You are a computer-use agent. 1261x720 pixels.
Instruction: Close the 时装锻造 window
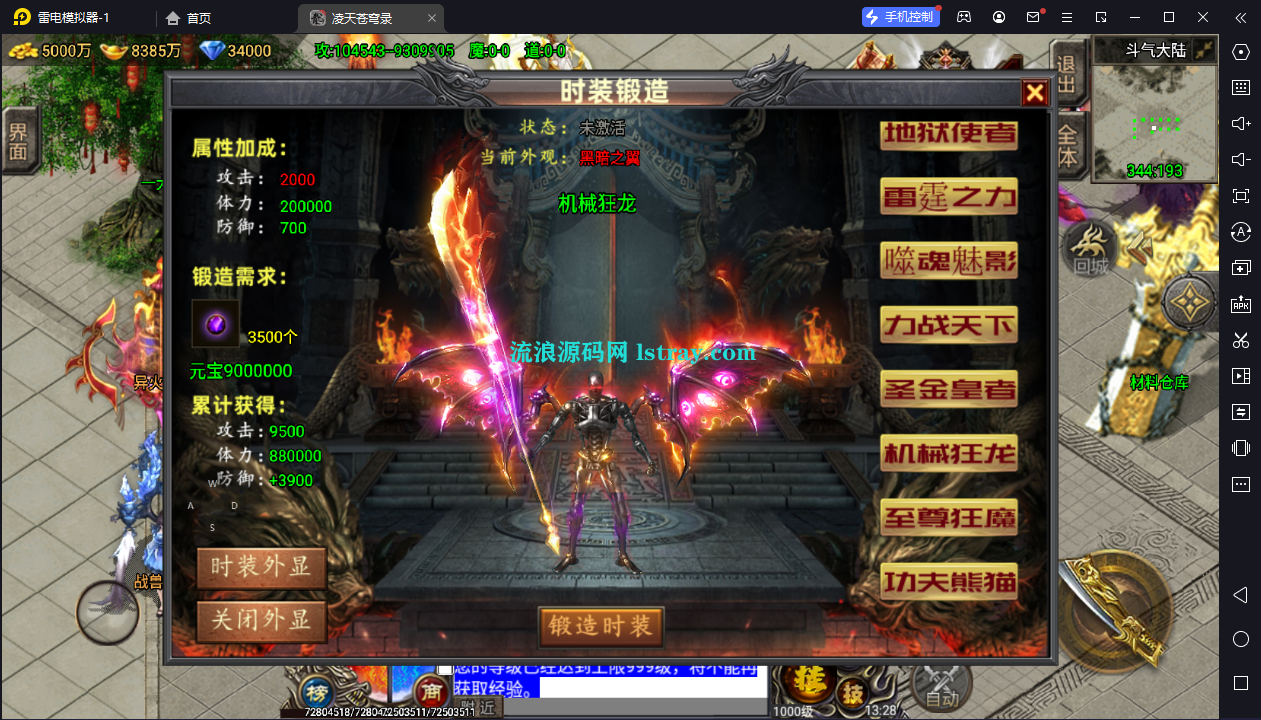pos(1034,93)
